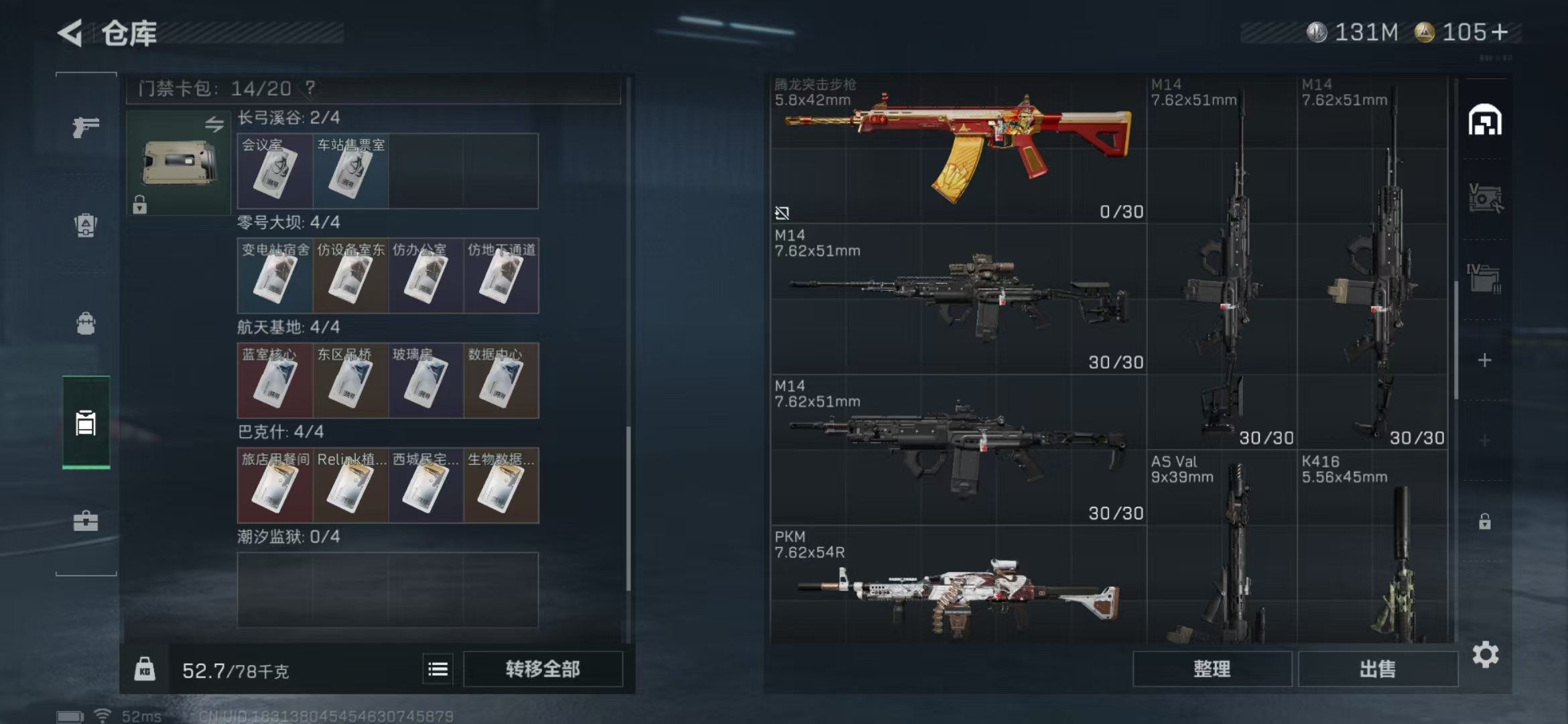Screen dimensions: 1568x724
Task: Select the red-gold 腾龙突击步枪 rifle
Action: pyautogui.click(x=958, y=149)
